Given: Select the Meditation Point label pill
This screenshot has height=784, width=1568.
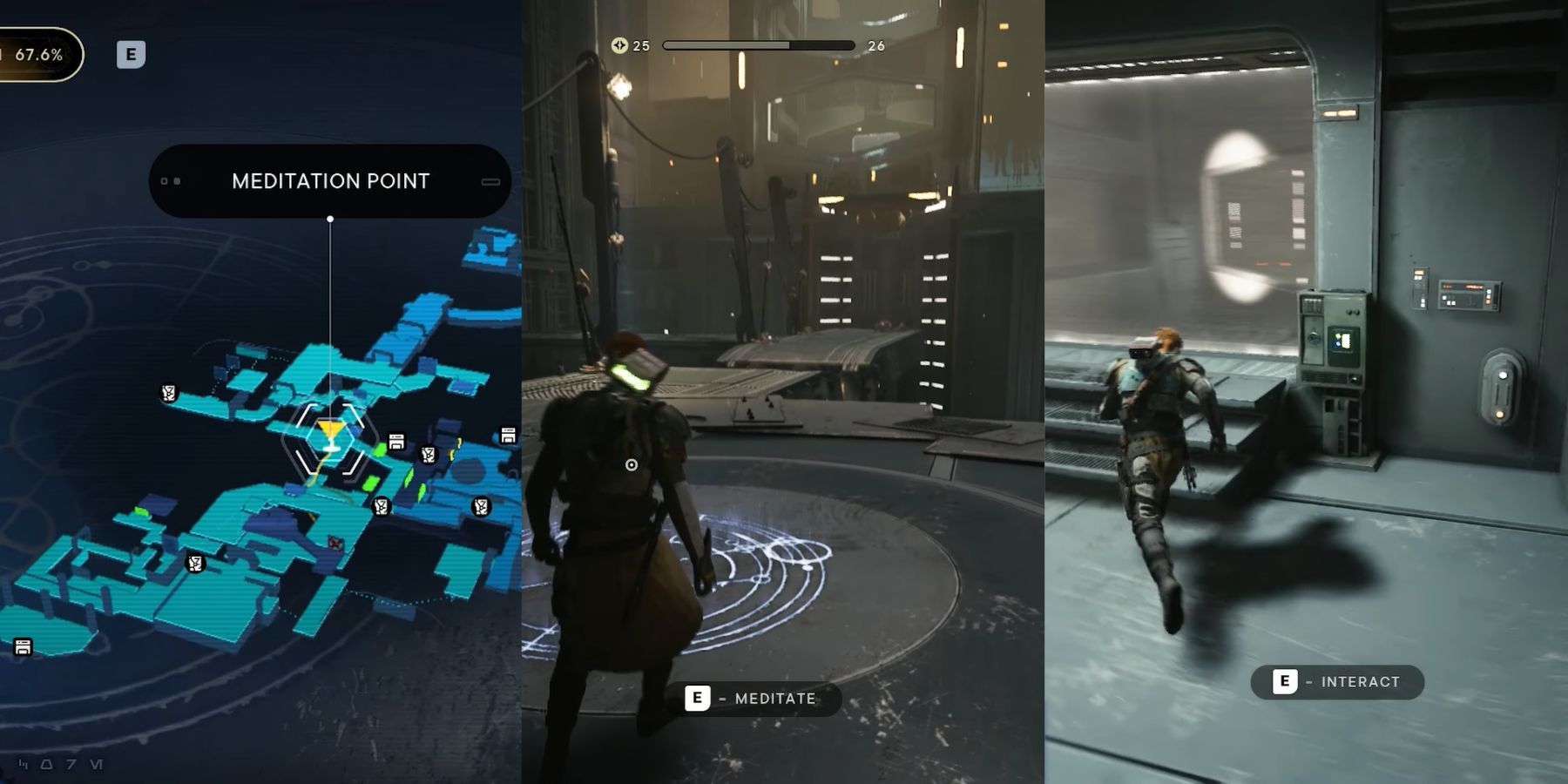Looking at the screenshot, I should [x=331, y=180].
